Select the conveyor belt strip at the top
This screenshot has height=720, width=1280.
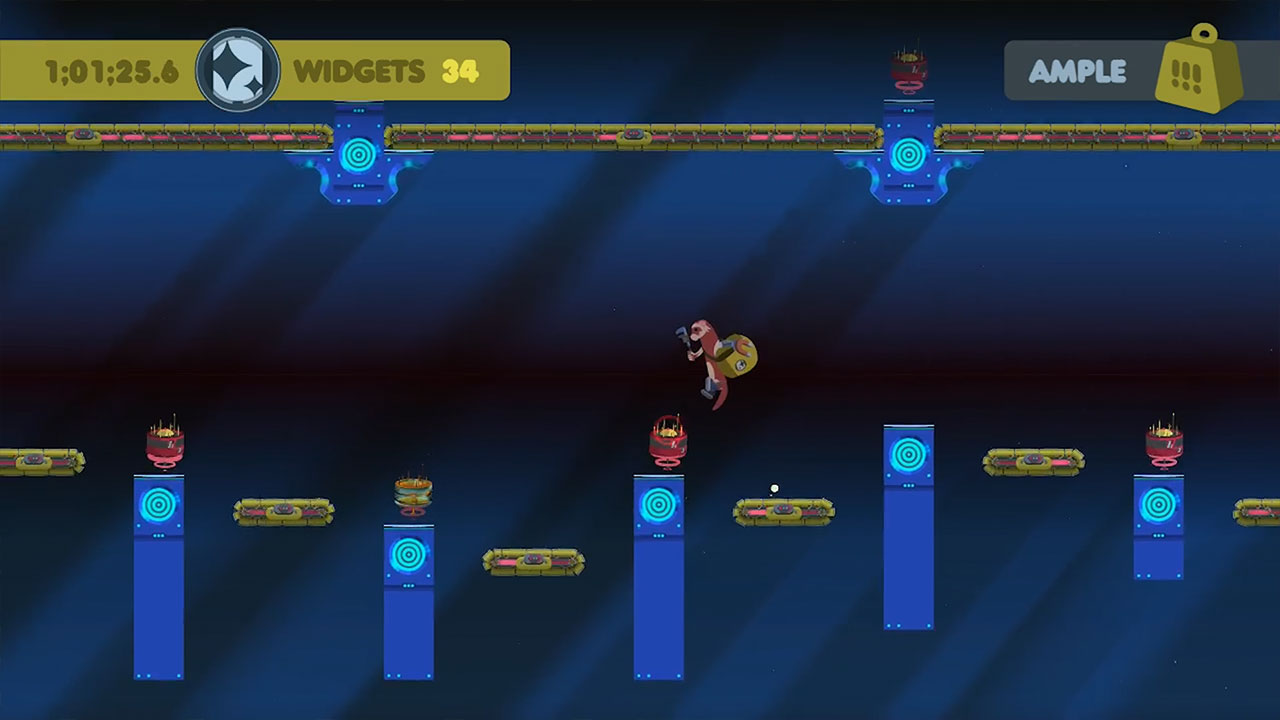click(x=600, y=130)
